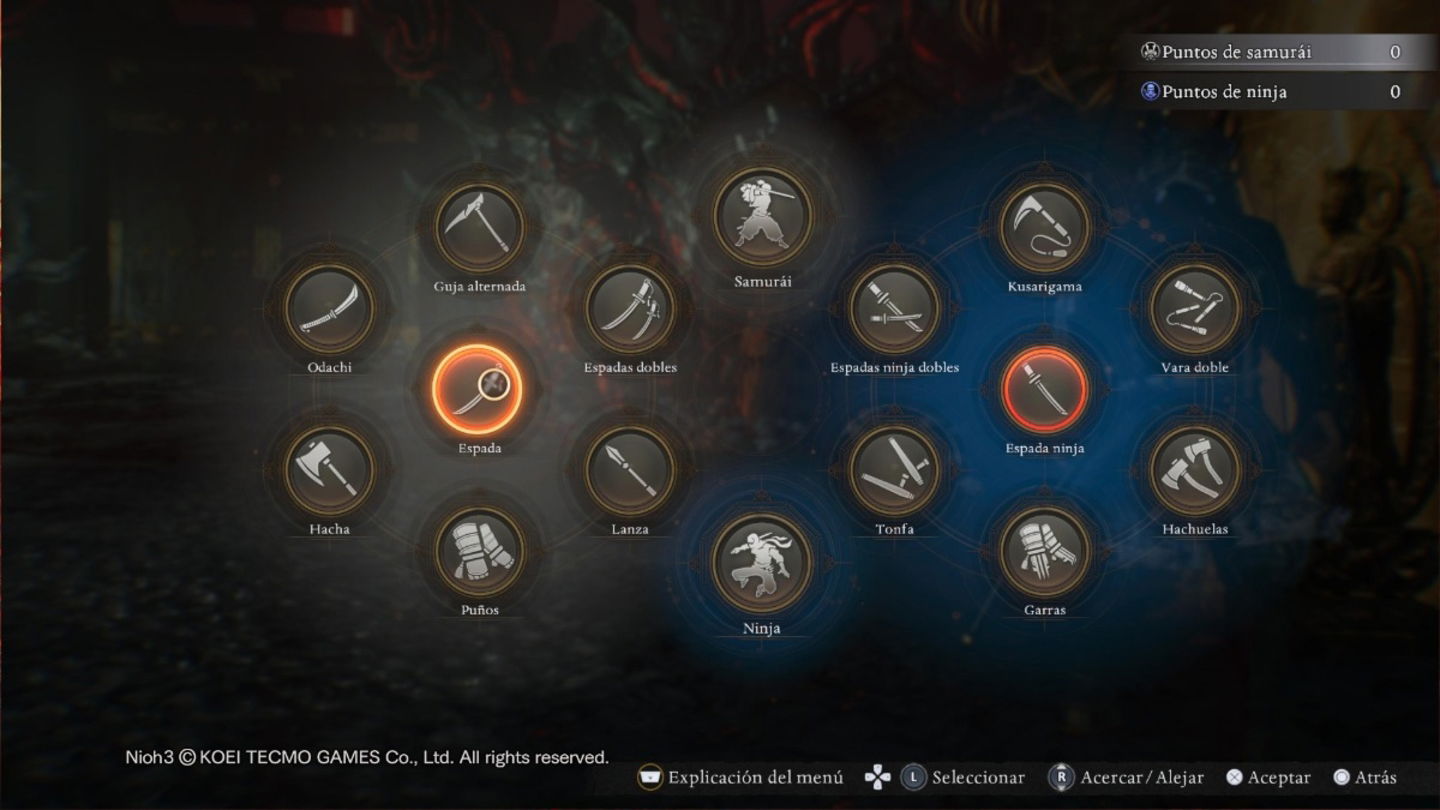Open the Kusarigama skill circle
The image size is (1440, 810).
click(x=1045, y=227)
